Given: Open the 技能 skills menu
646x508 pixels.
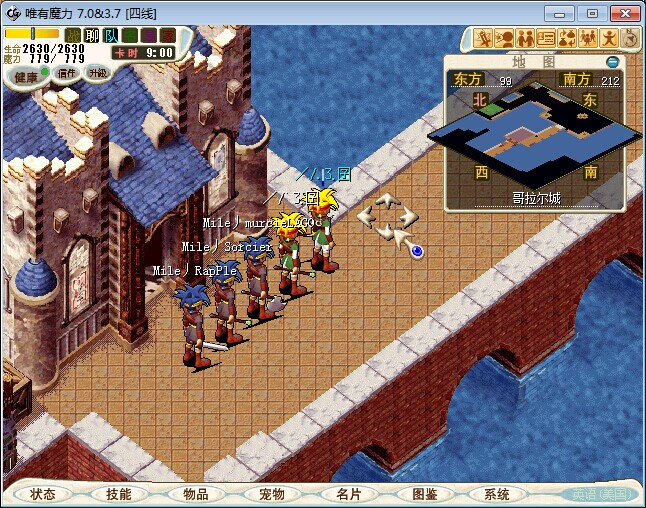Looking at the screenshot, I should 119,494.
